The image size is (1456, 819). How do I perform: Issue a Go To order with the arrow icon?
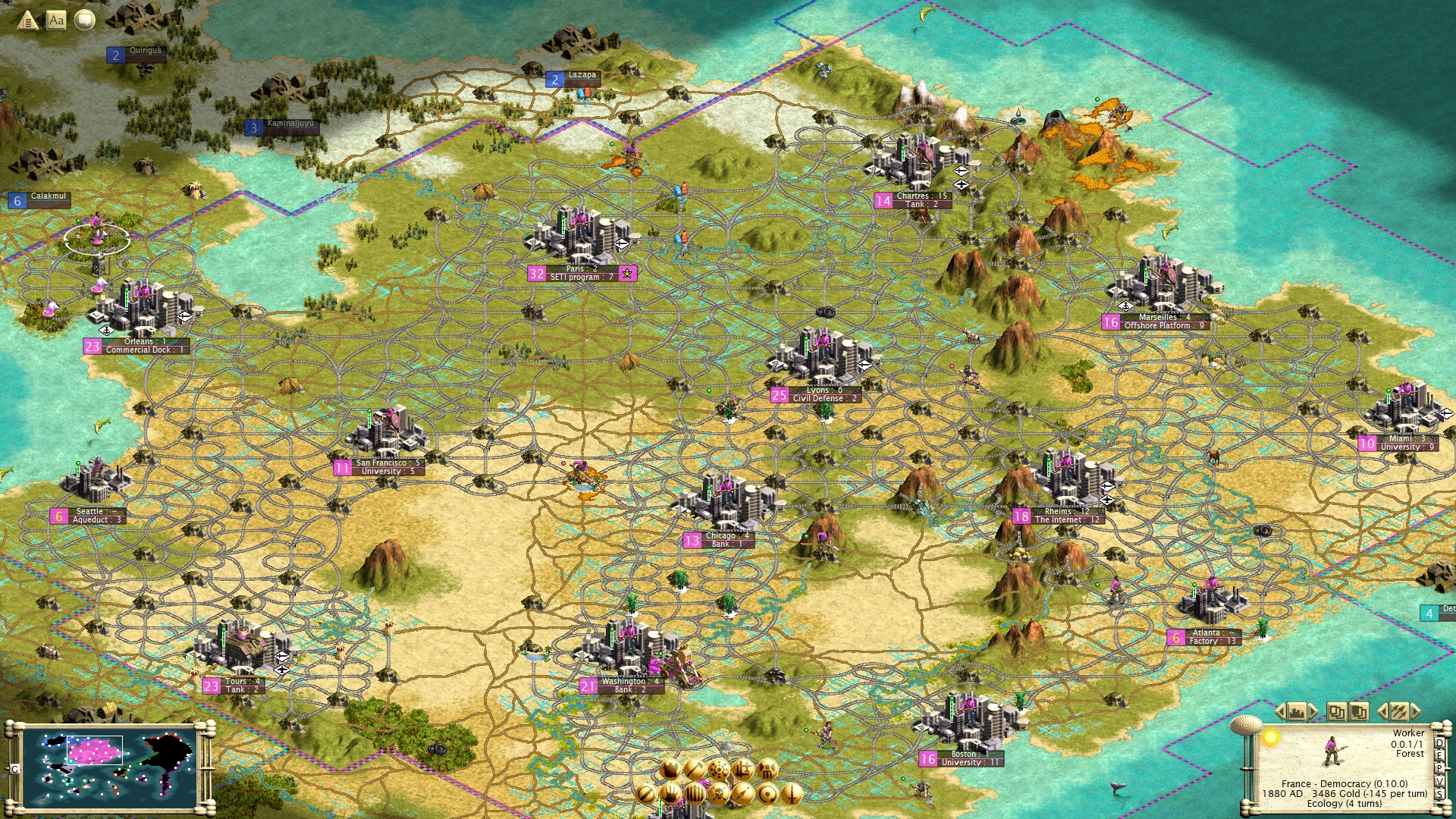(x=744, y=795)
